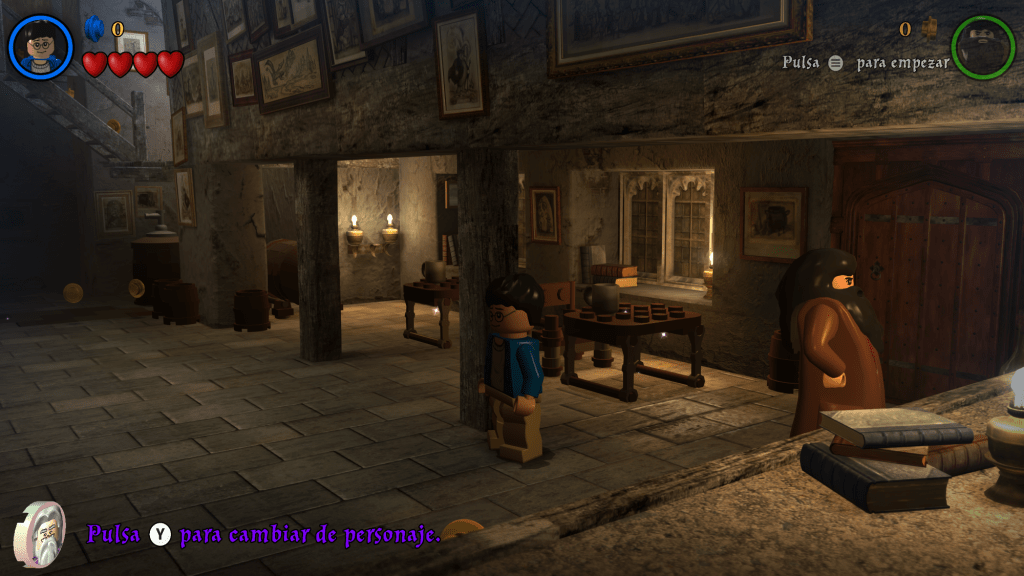Click Hagrid's player two portrait
Viewport: 1024px width, 576px height.
pyautogui.click(x=983, y=47)
